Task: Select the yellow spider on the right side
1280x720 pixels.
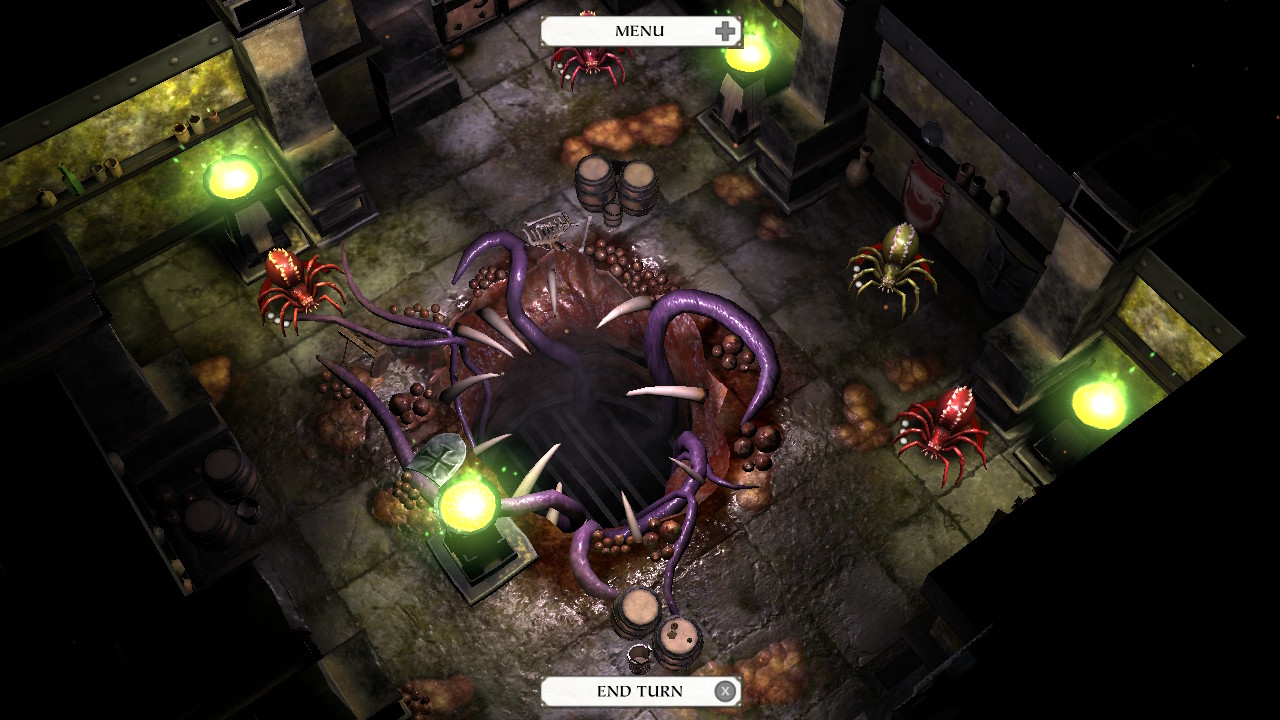Action: 893,265
